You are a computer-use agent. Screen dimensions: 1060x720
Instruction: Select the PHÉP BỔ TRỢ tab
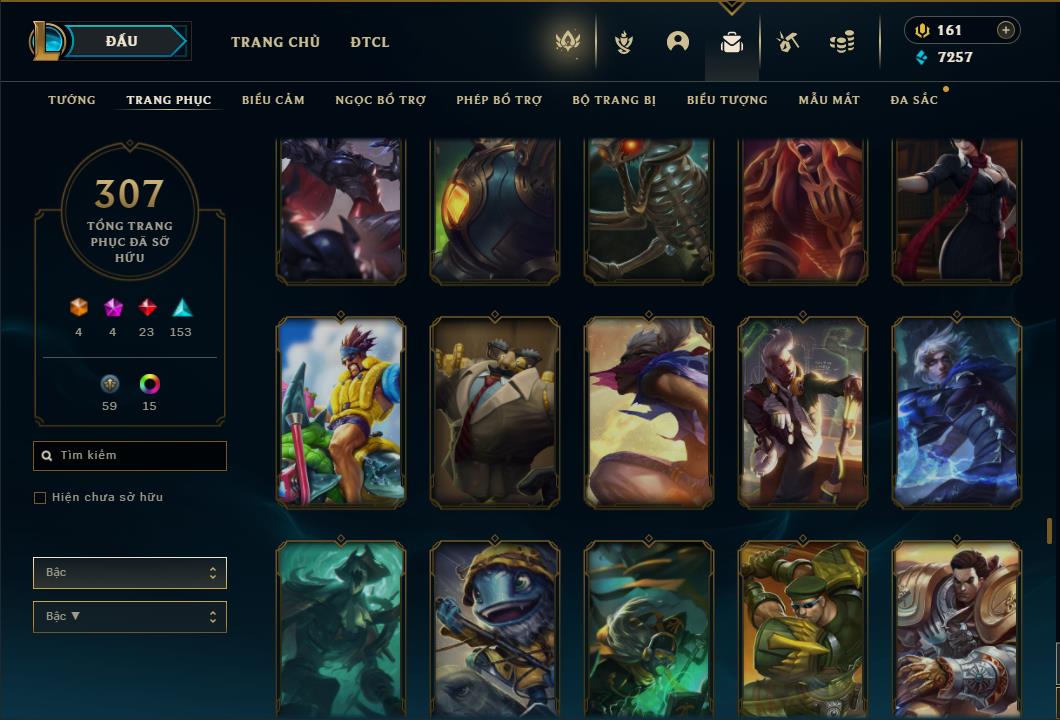(499, 100)
